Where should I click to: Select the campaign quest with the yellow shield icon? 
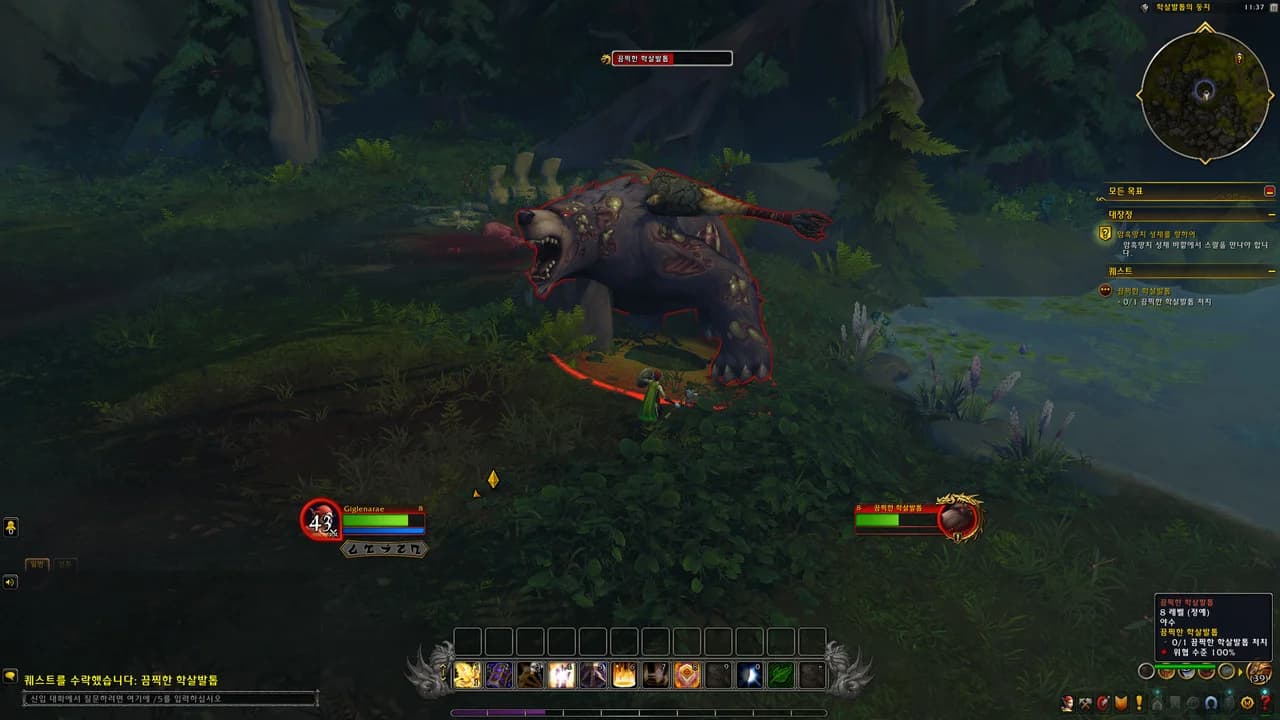[1105, 234]
